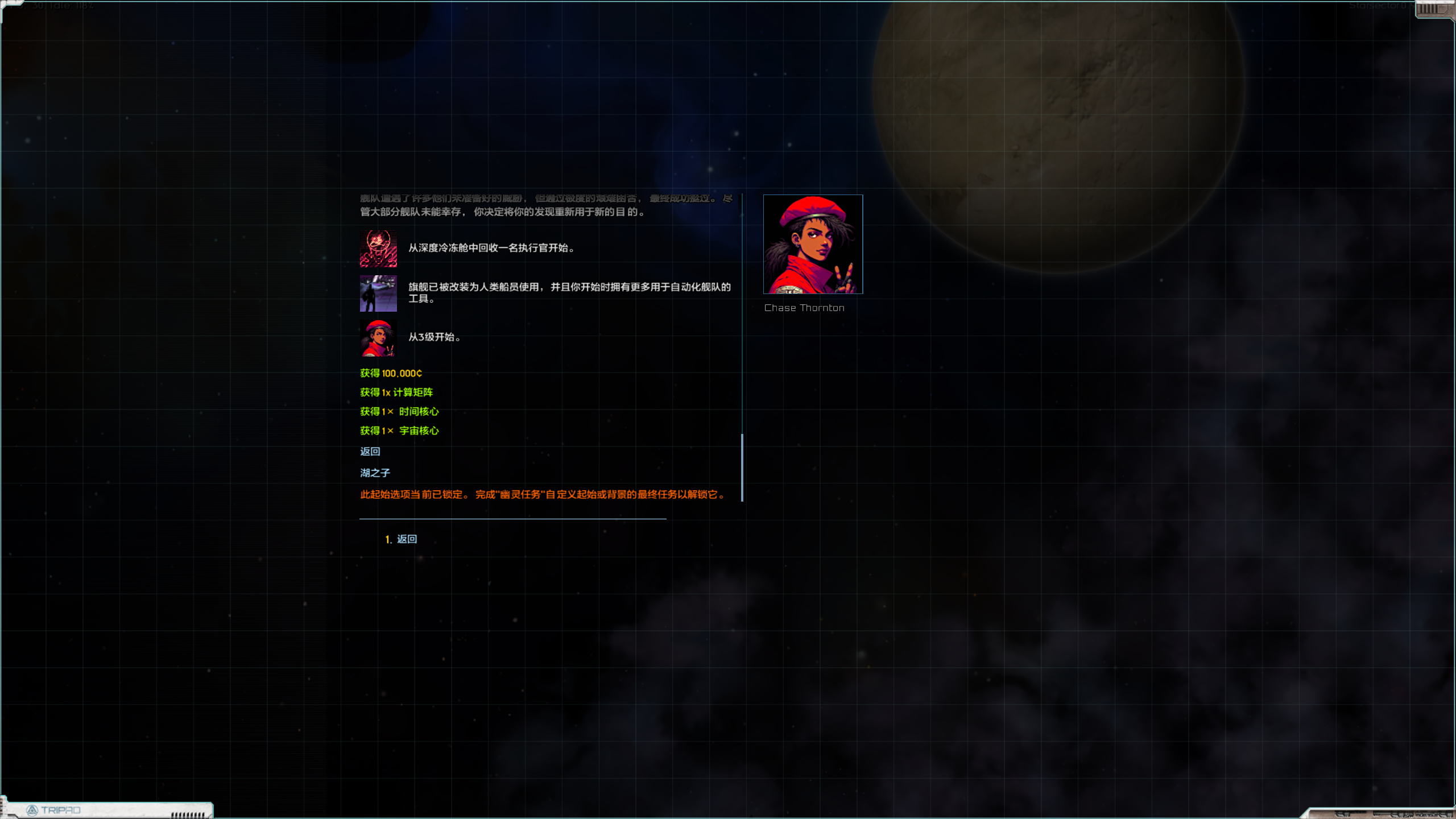Expand the 获得 1× 时间核心 reward details
The width and height of the screenshot is (1456, 819).
[x=400, y=412]
